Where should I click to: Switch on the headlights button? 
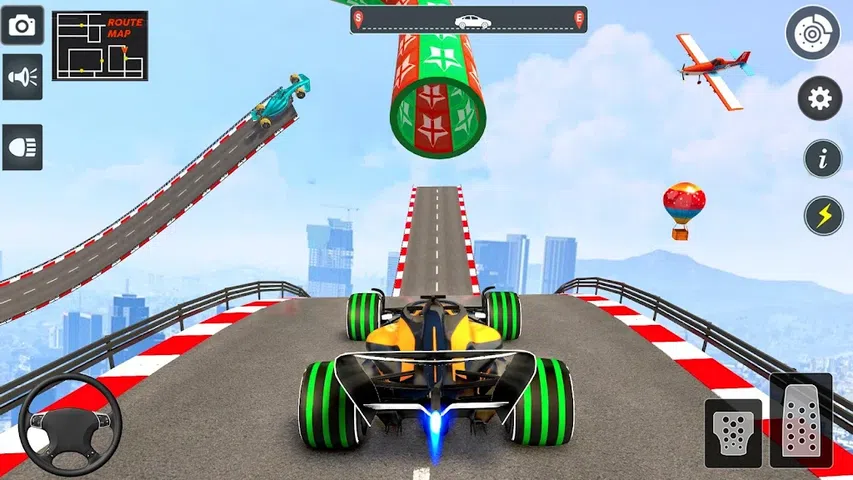coord(22,144)
